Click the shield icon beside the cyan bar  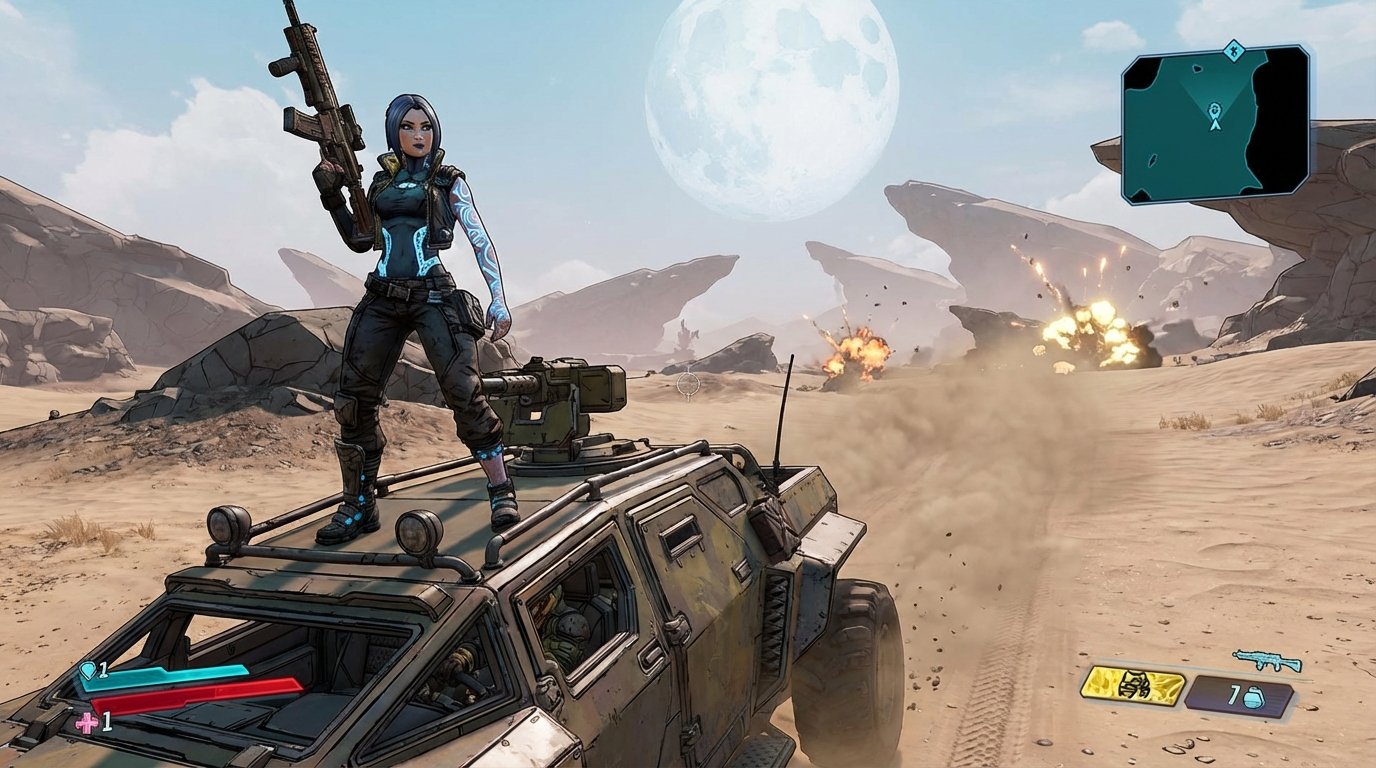[x=88, y=670]
